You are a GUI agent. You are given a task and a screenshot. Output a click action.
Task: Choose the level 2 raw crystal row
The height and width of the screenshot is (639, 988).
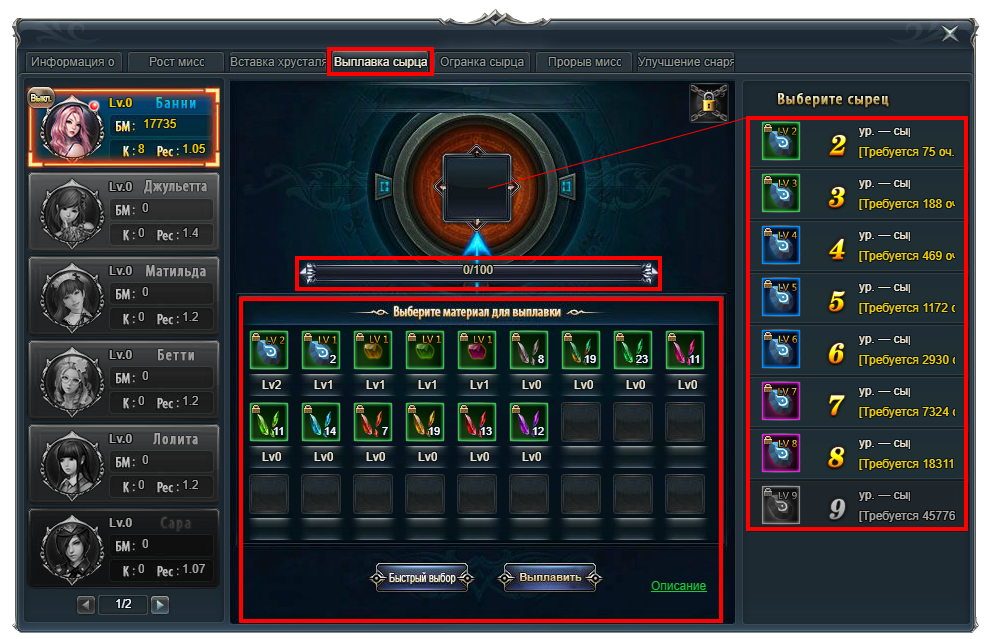pos(856,143)
